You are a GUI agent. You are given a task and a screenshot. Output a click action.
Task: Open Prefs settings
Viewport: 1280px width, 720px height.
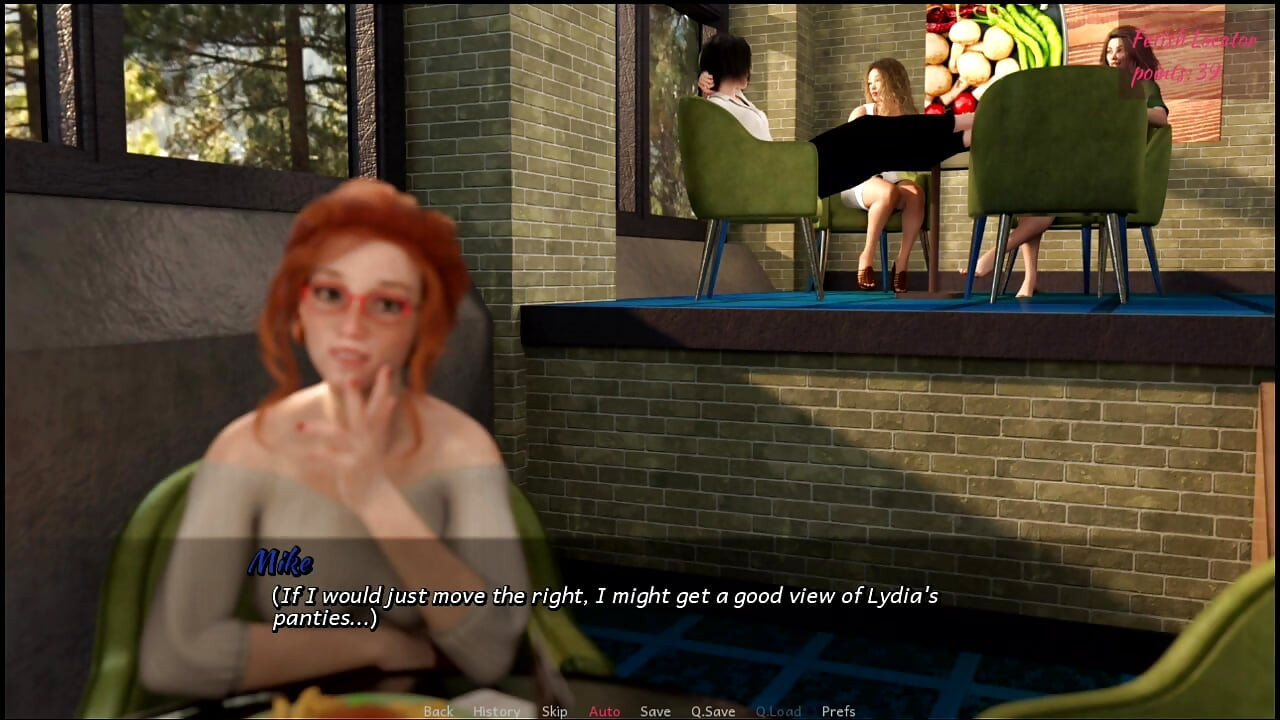pos(838,711)
